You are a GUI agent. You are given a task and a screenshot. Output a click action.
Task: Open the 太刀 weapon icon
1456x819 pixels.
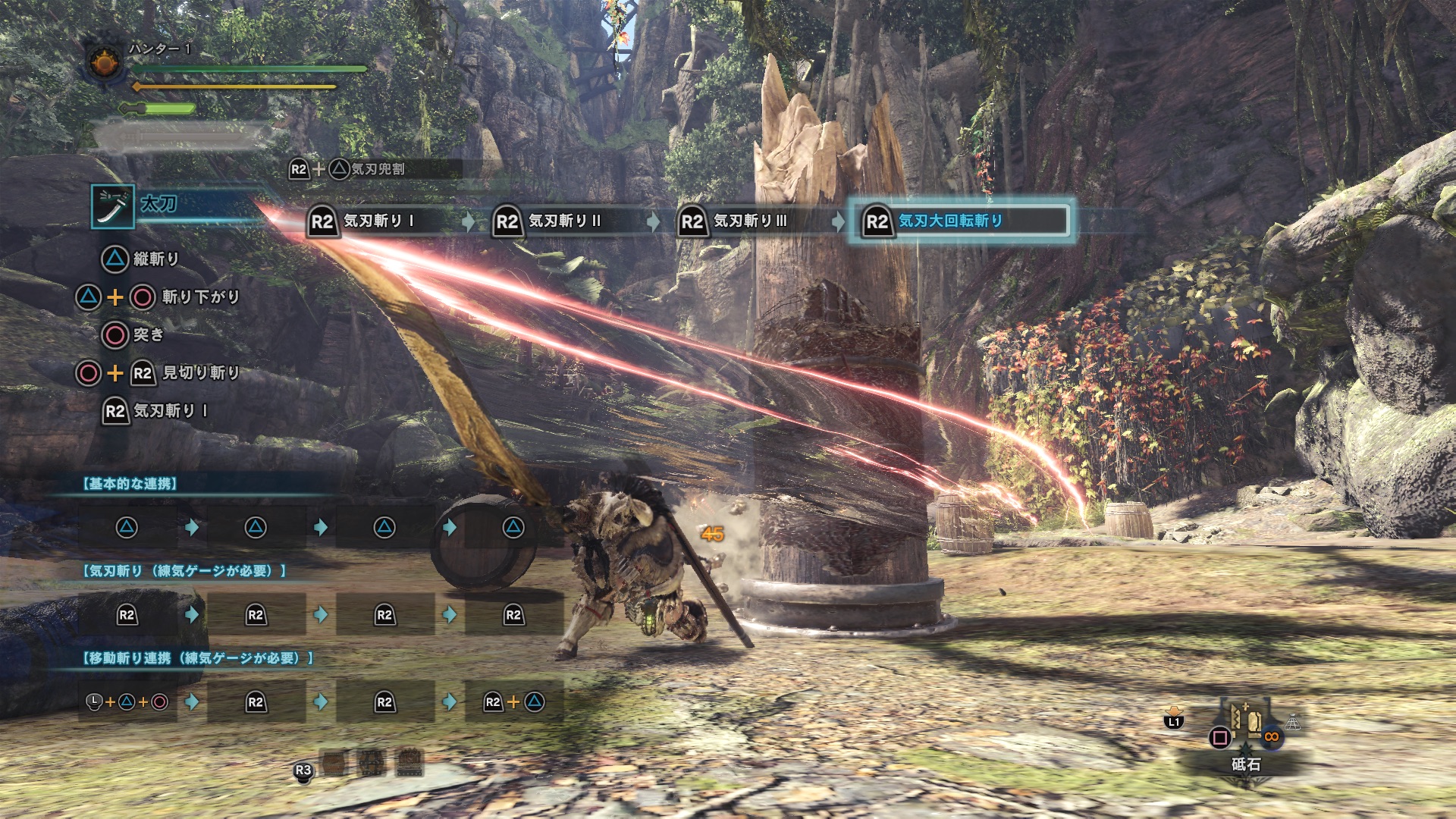(x=113, y=206)
